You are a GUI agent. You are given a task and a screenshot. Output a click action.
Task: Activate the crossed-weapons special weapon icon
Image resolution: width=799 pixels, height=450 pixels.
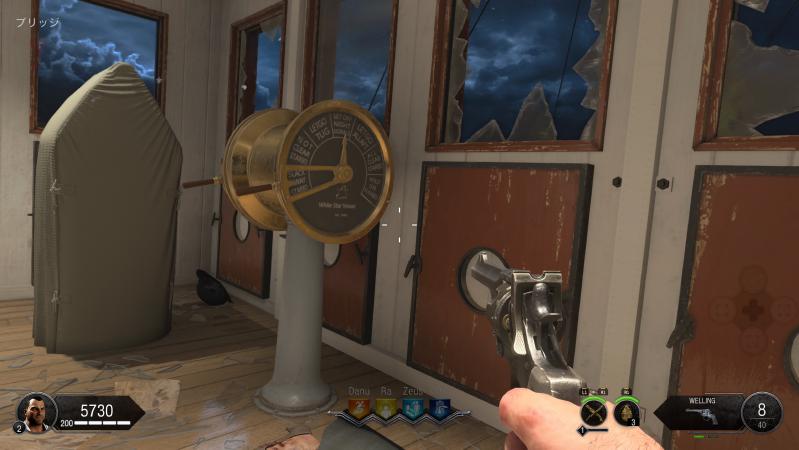tap(594, 411)
